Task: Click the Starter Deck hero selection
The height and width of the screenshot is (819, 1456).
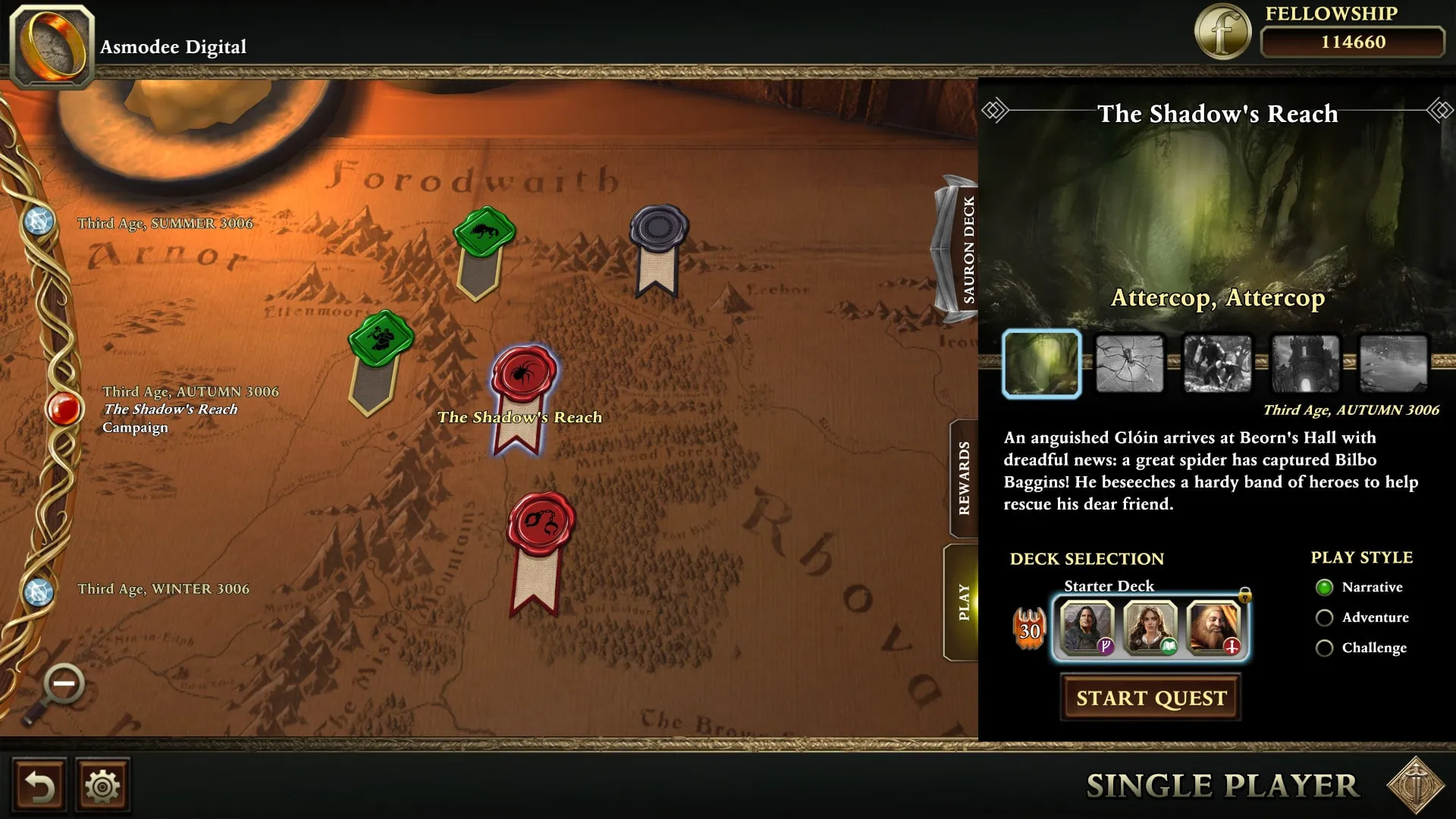Action: 1150,627
